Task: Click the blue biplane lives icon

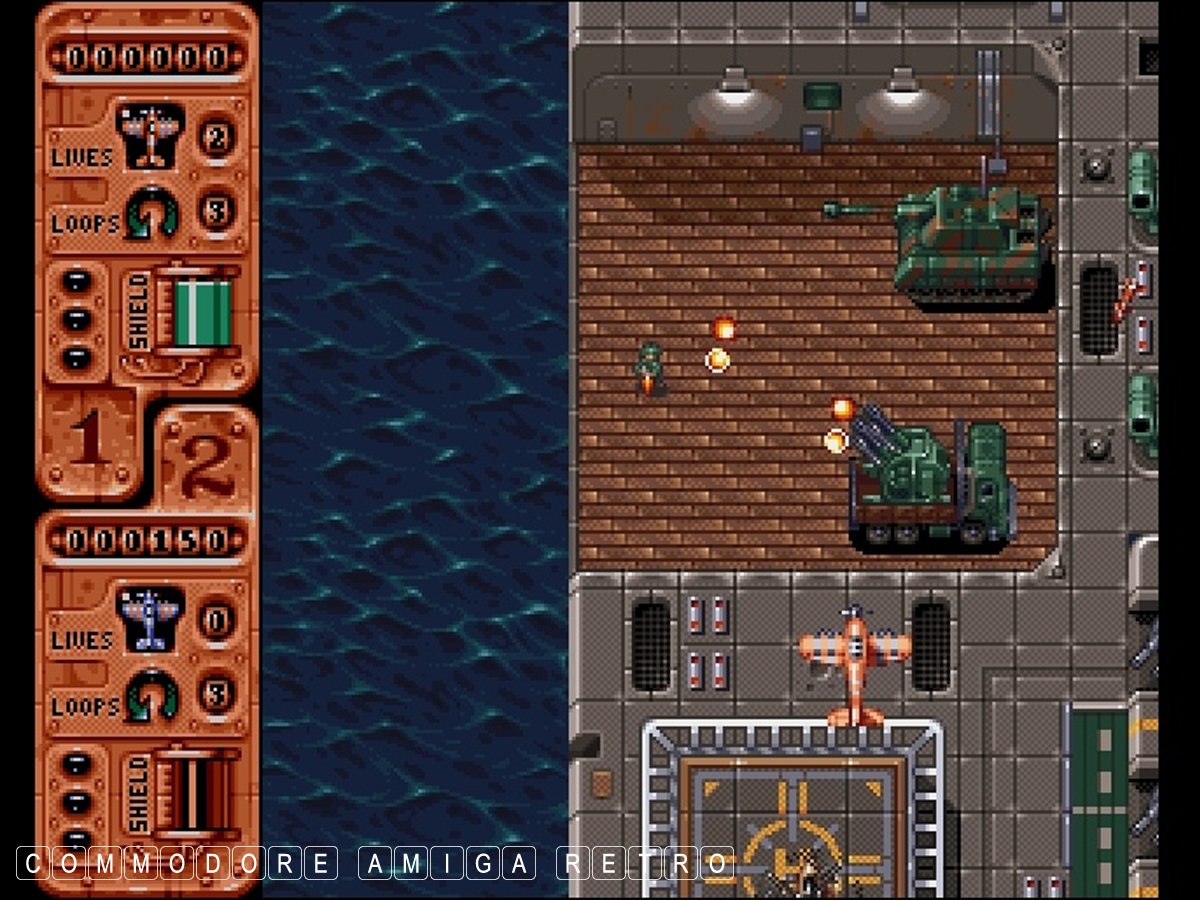Action: pos(150,618)
